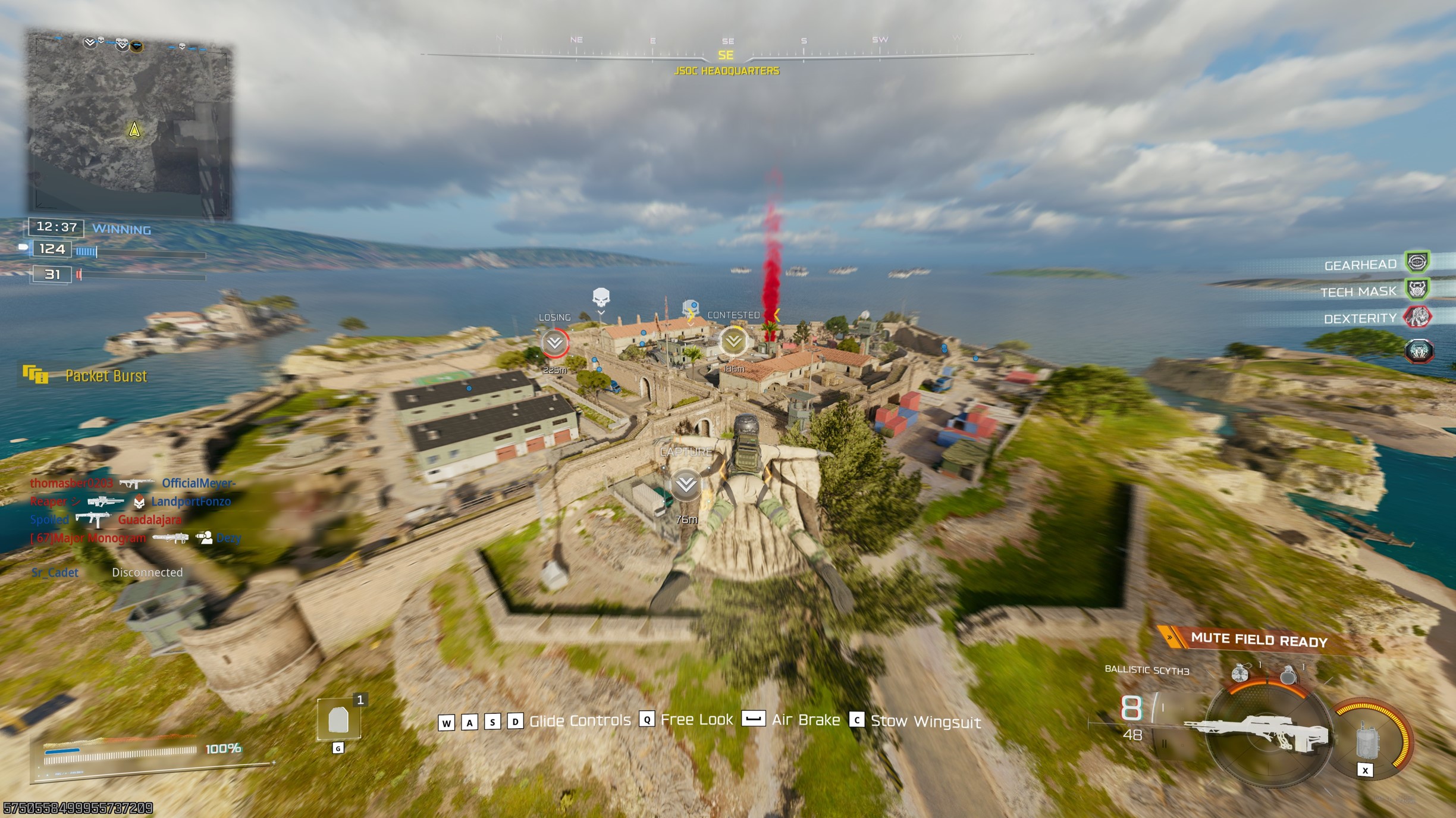Click the CAPTURE objective marker
Viewport: 1456px width, 818px height.
pyautogui.click(x=686, y=484)
